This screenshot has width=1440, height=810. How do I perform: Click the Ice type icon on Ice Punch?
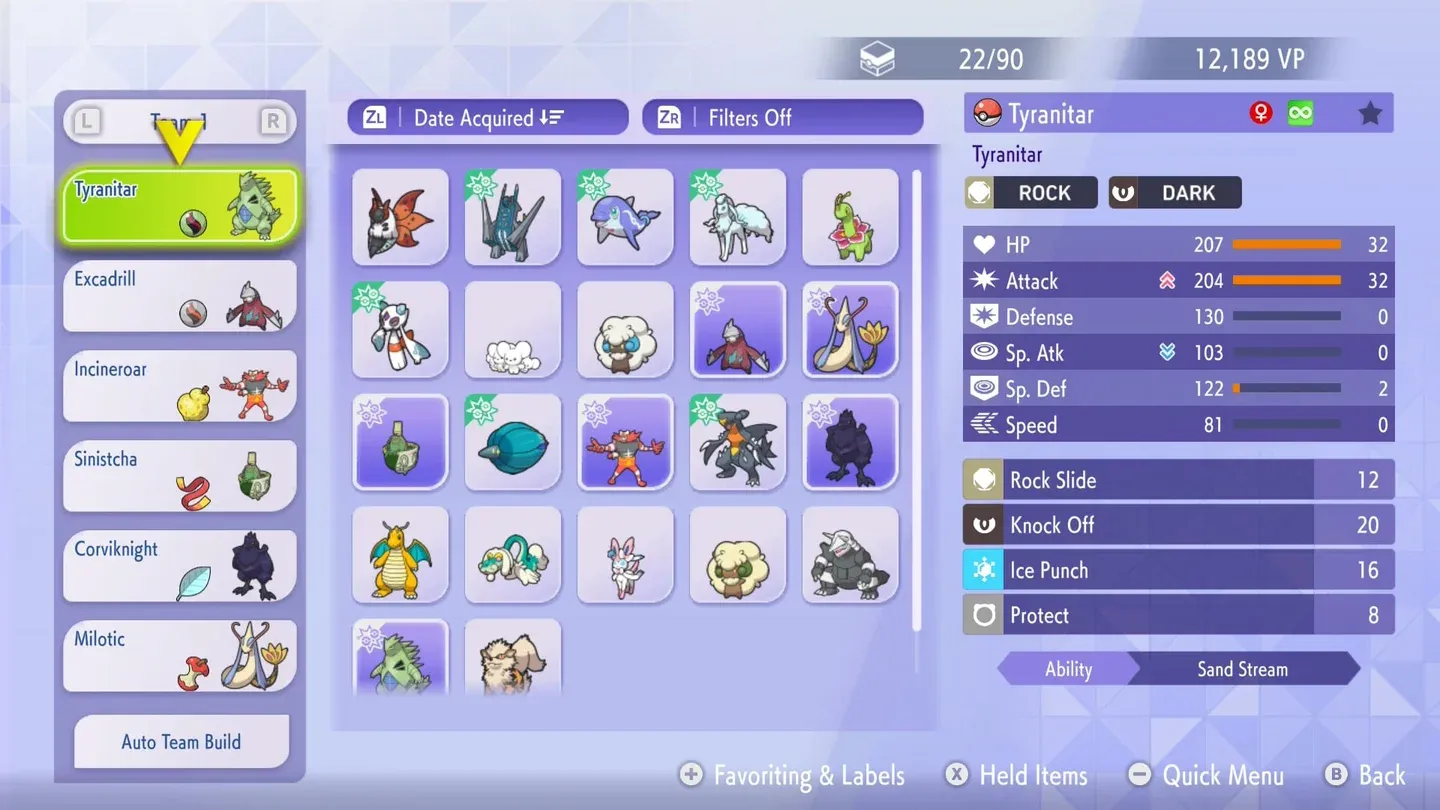click(982, 570)
